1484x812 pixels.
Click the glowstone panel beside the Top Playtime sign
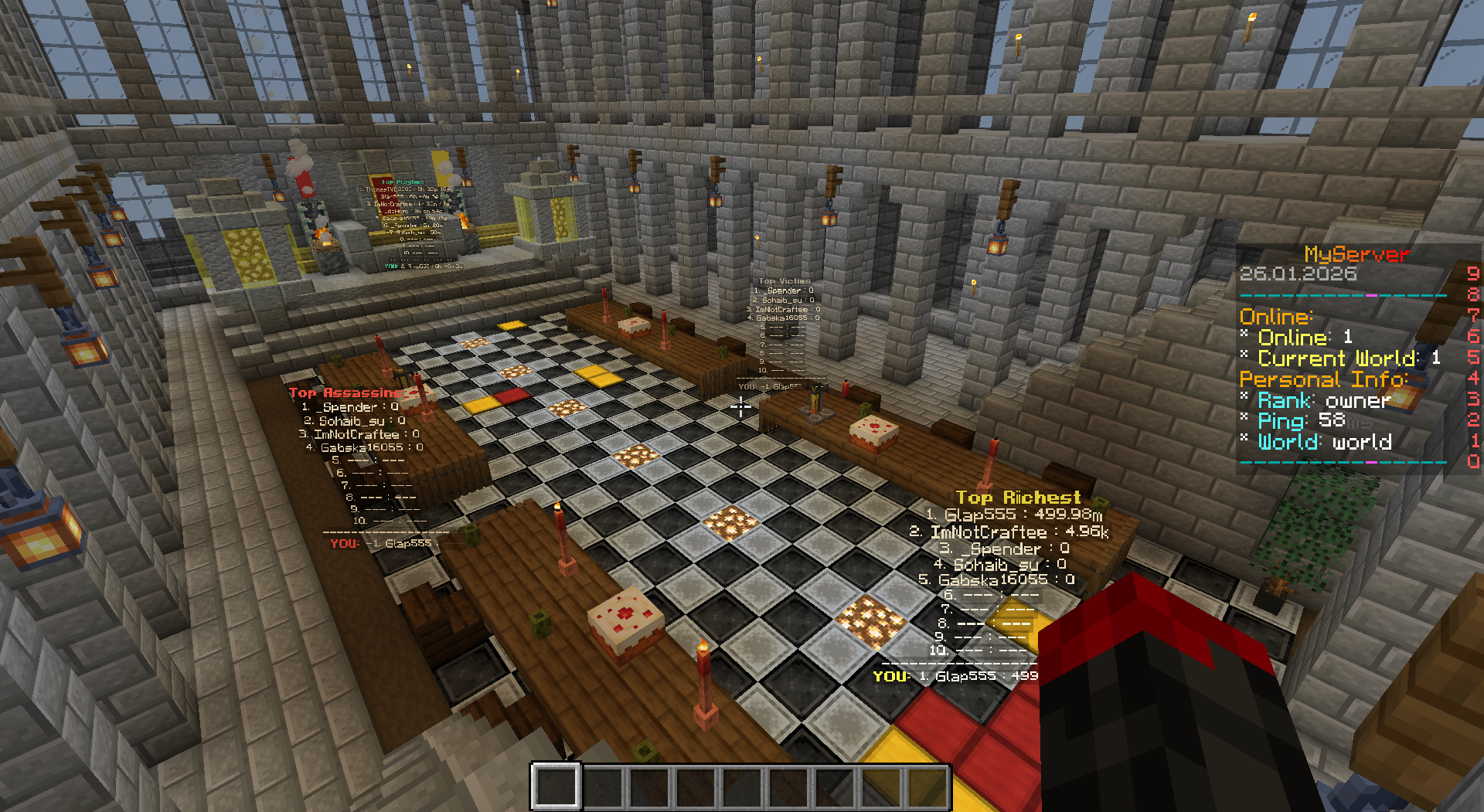coord(249,255)
